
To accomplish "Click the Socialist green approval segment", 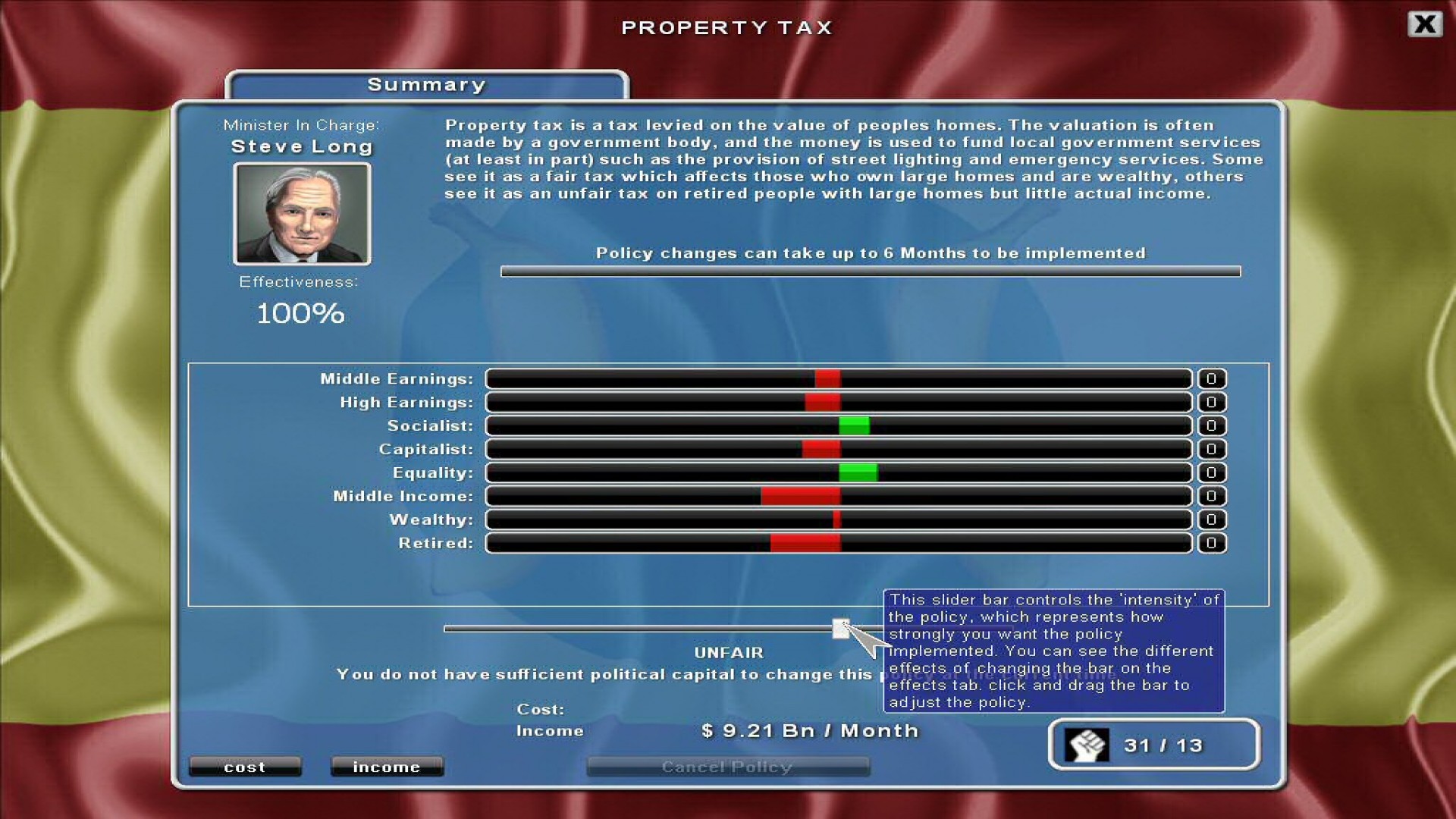I will tap(855, 426).
